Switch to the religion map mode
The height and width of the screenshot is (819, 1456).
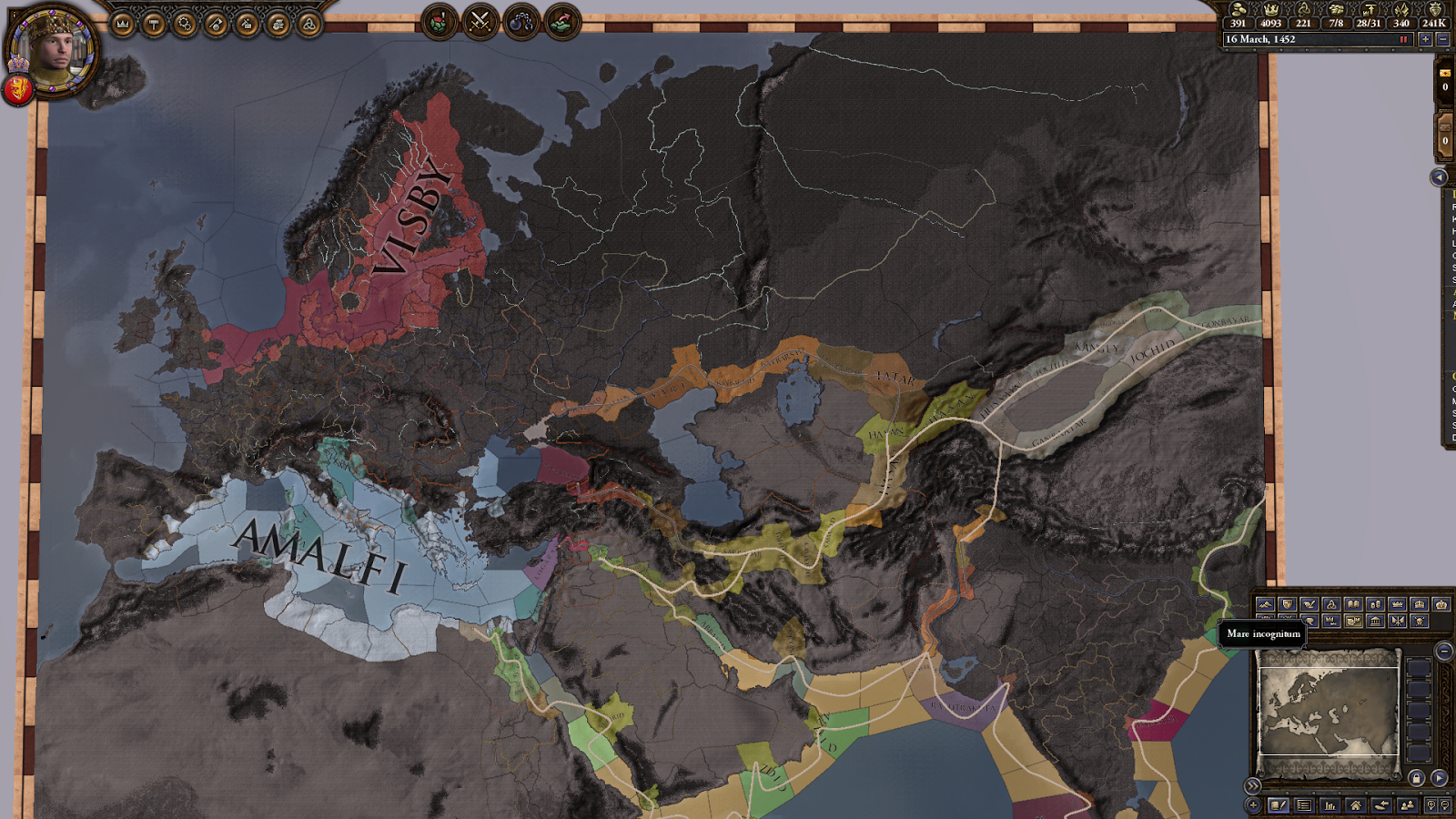[x=1330, y=604]
